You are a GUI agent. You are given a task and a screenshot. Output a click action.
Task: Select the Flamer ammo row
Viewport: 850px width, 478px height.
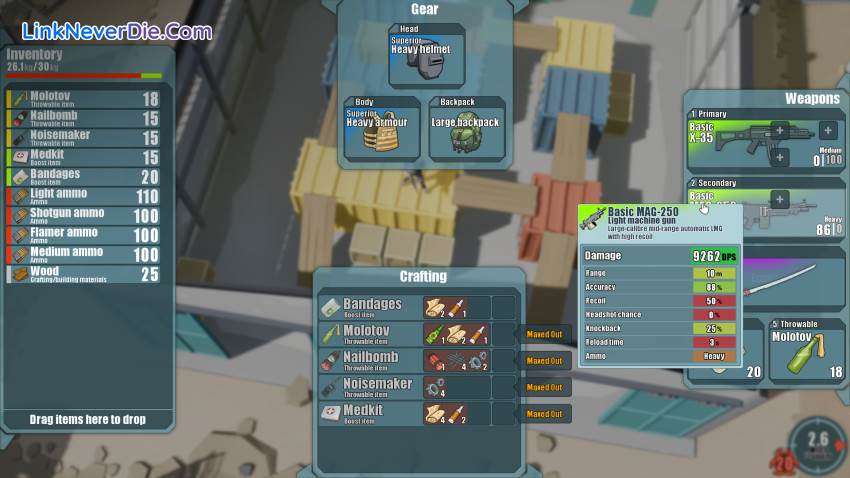(x=84, y=235)
